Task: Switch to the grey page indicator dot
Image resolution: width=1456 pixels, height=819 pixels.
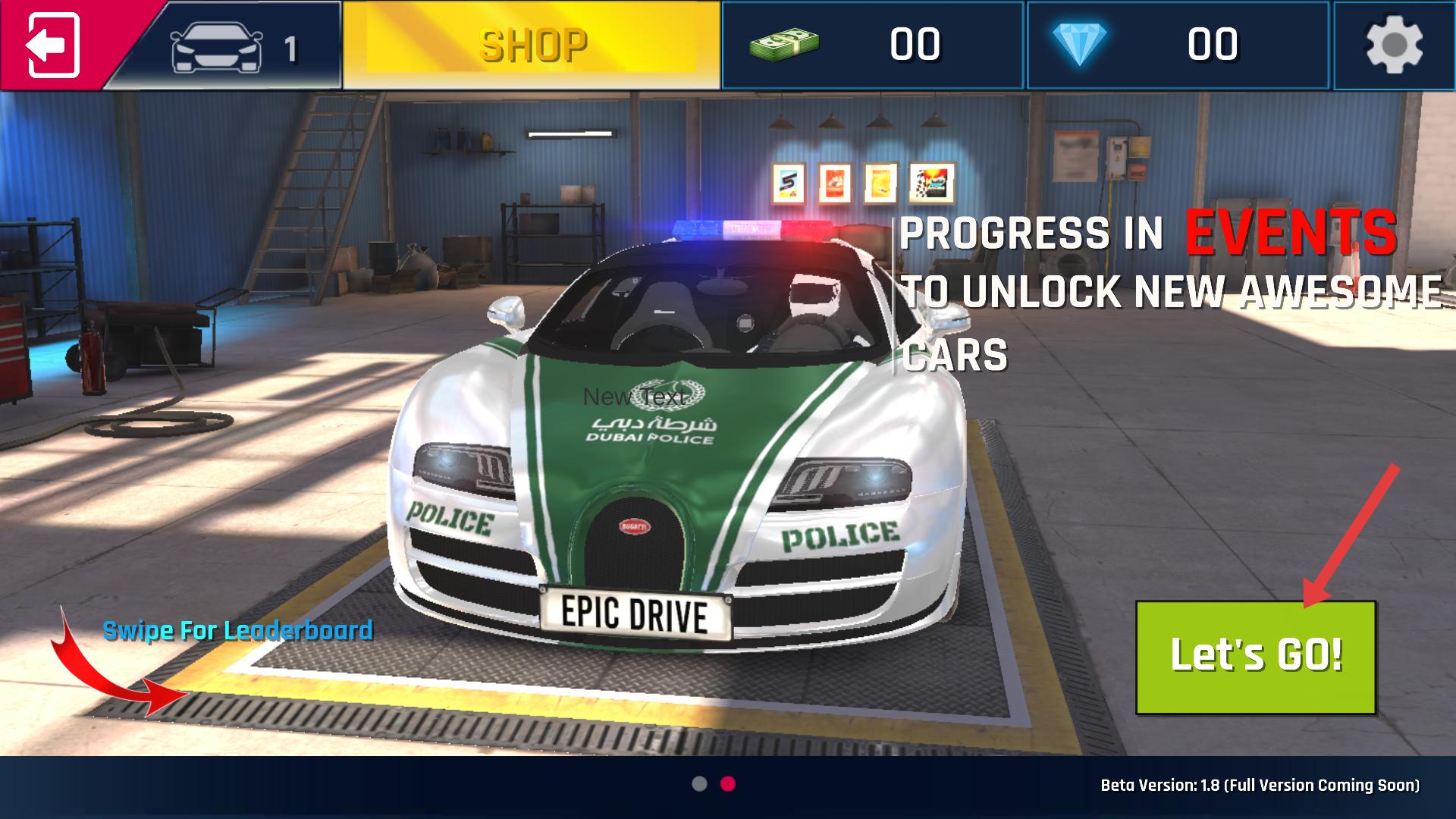Action: pos(699,784)
